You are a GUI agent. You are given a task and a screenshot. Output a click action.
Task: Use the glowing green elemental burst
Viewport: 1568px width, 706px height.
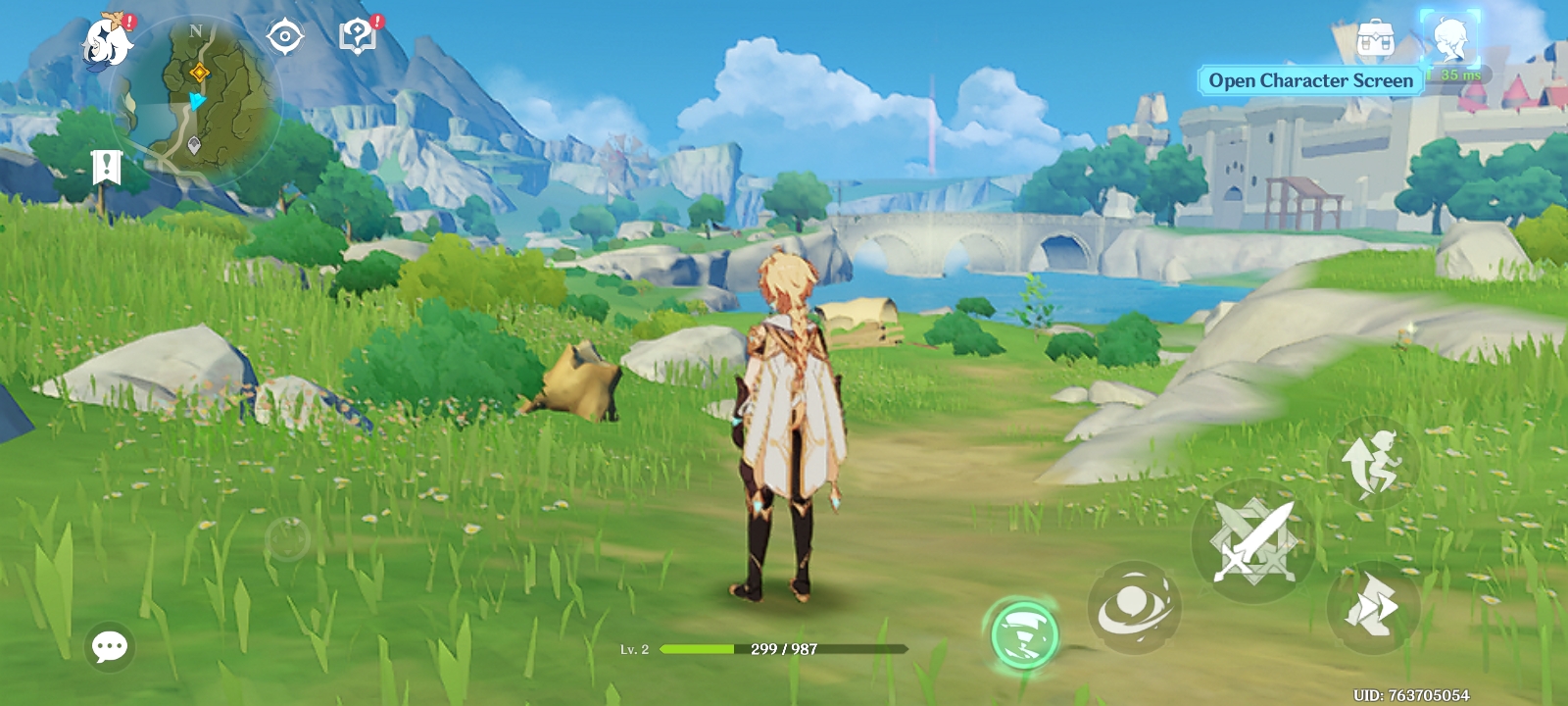click(x=1024, y=634)
